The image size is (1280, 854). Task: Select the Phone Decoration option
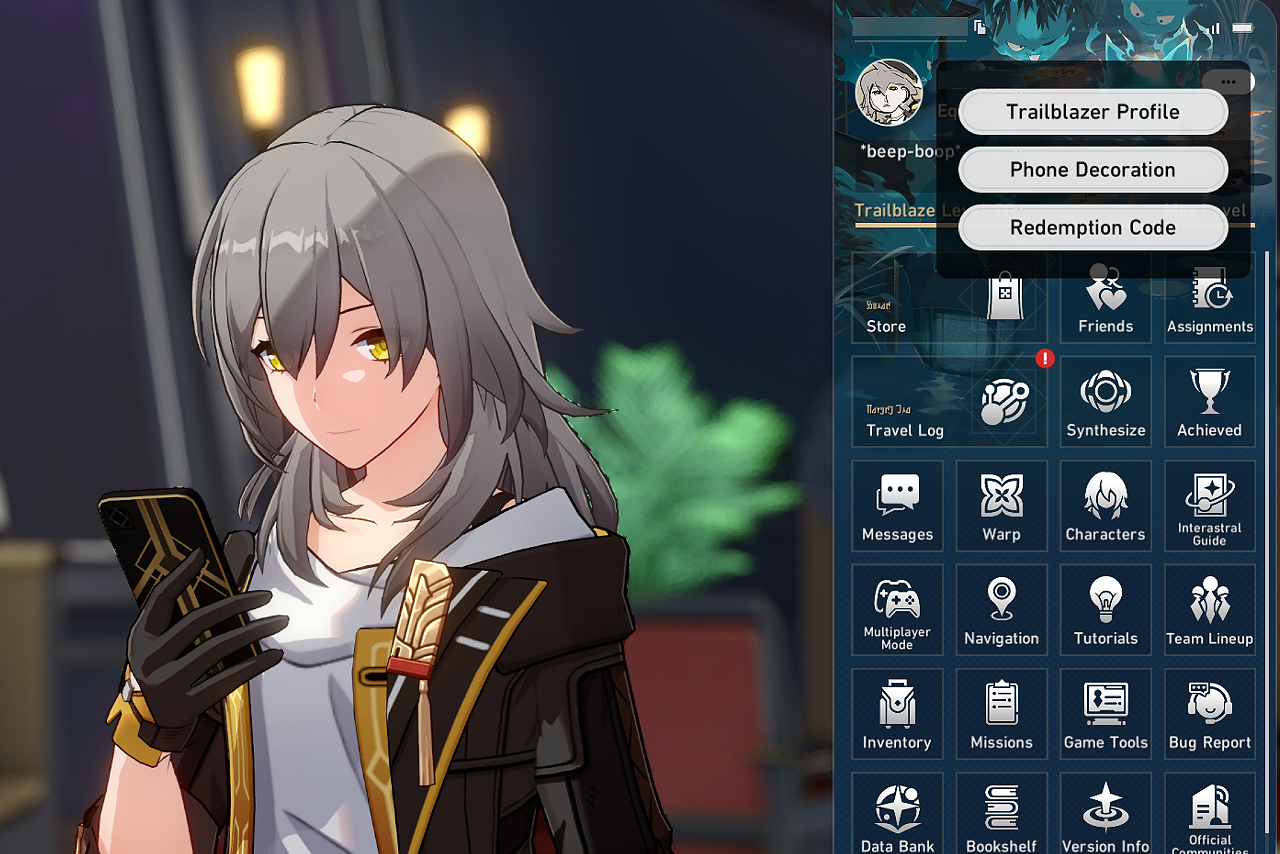tap(1092, 170)
